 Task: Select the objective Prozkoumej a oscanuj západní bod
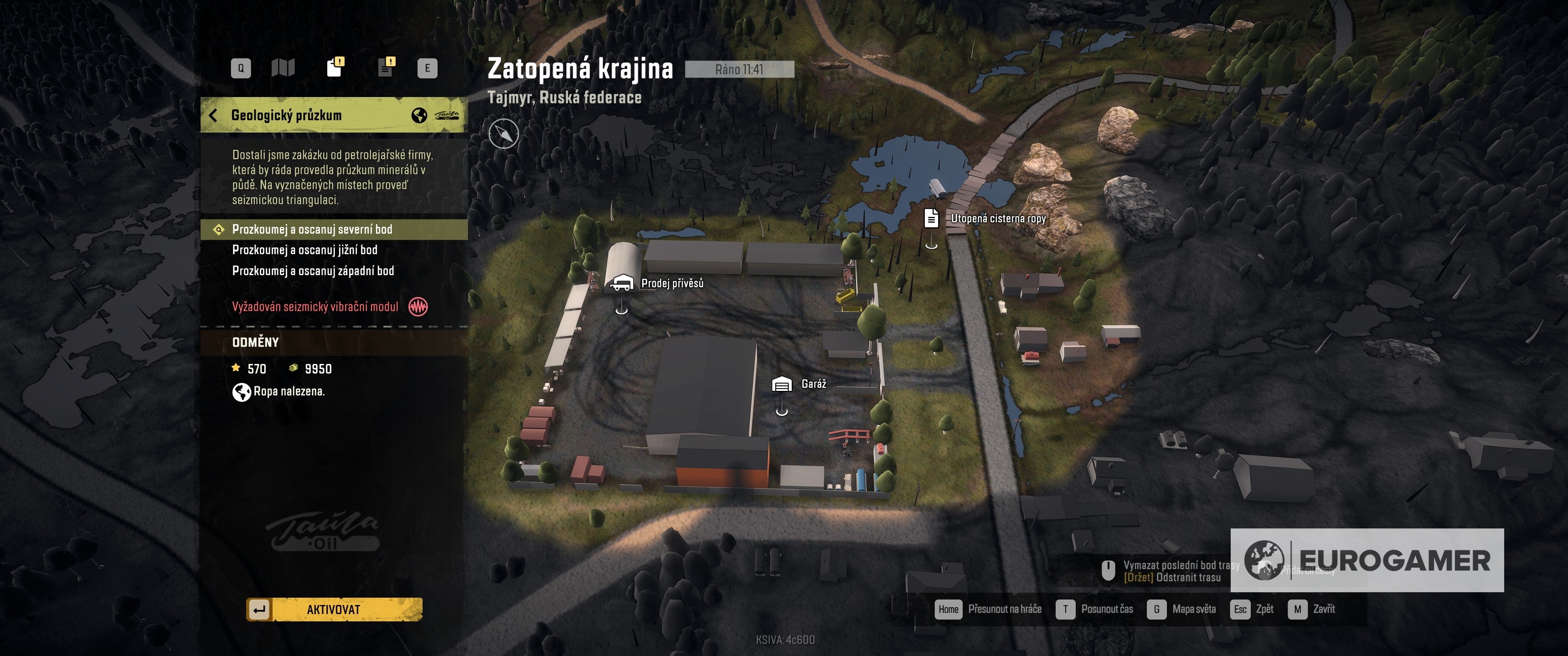pyautogui.click(x=313, y=271)
